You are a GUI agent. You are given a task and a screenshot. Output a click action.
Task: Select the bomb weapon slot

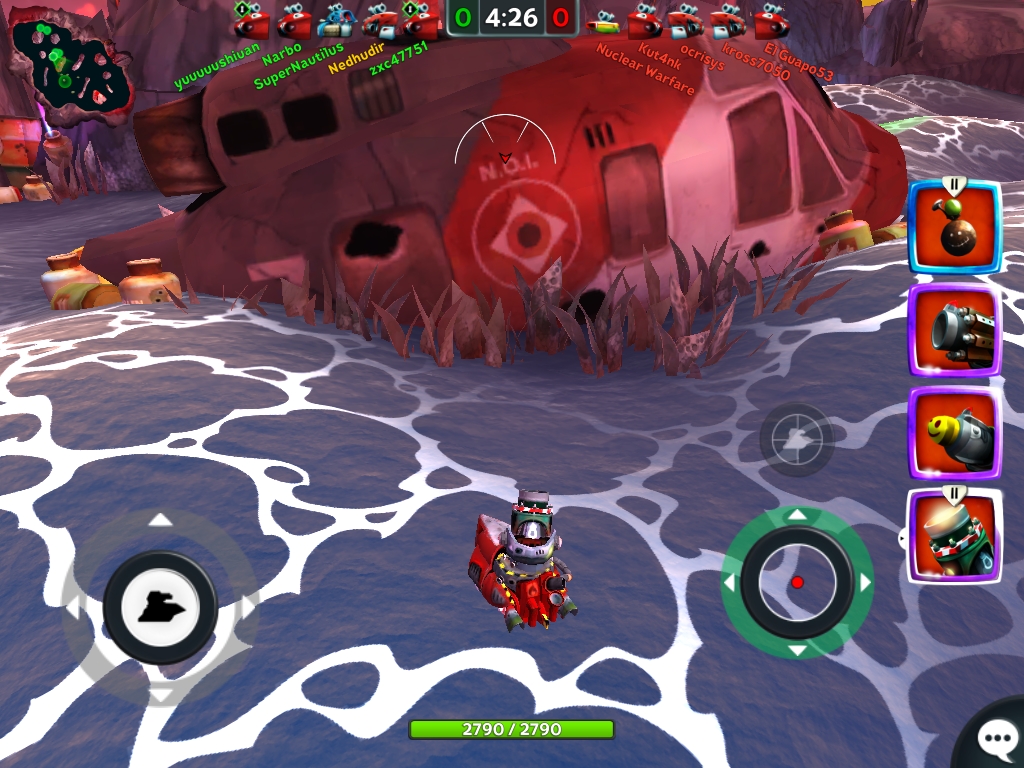(954, 228)
